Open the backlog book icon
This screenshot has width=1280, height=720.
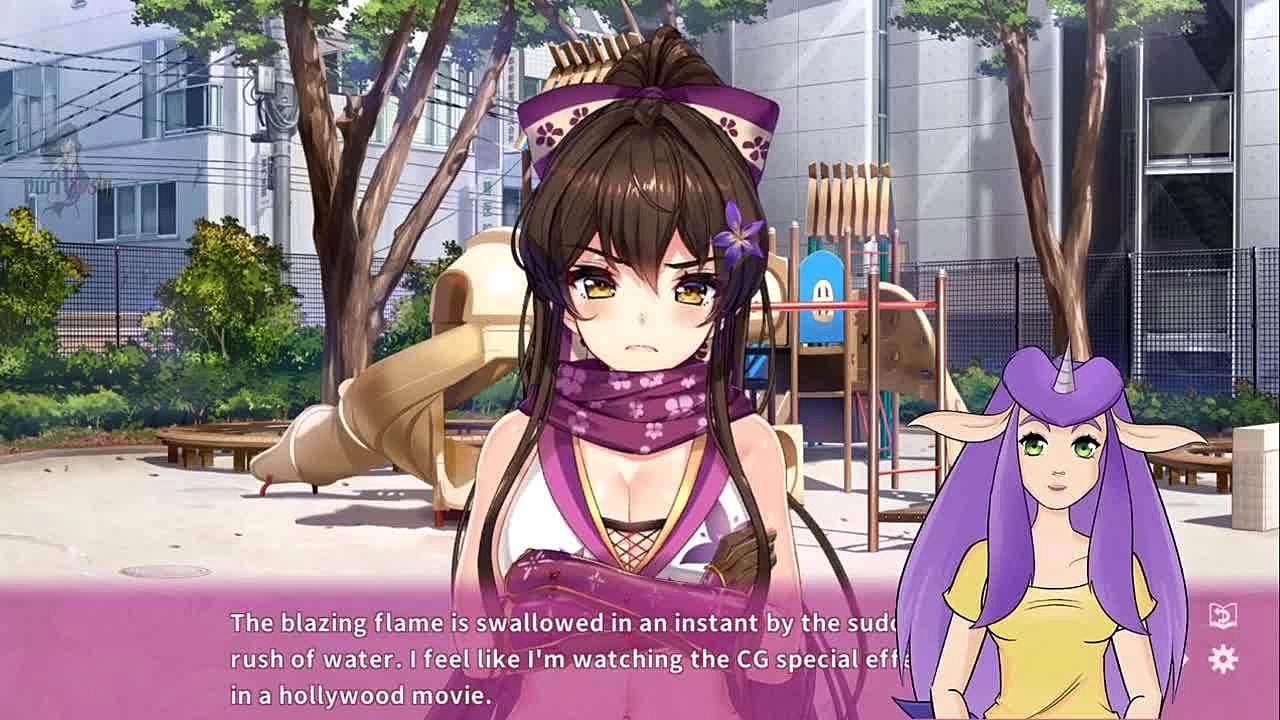(1222, 616)
